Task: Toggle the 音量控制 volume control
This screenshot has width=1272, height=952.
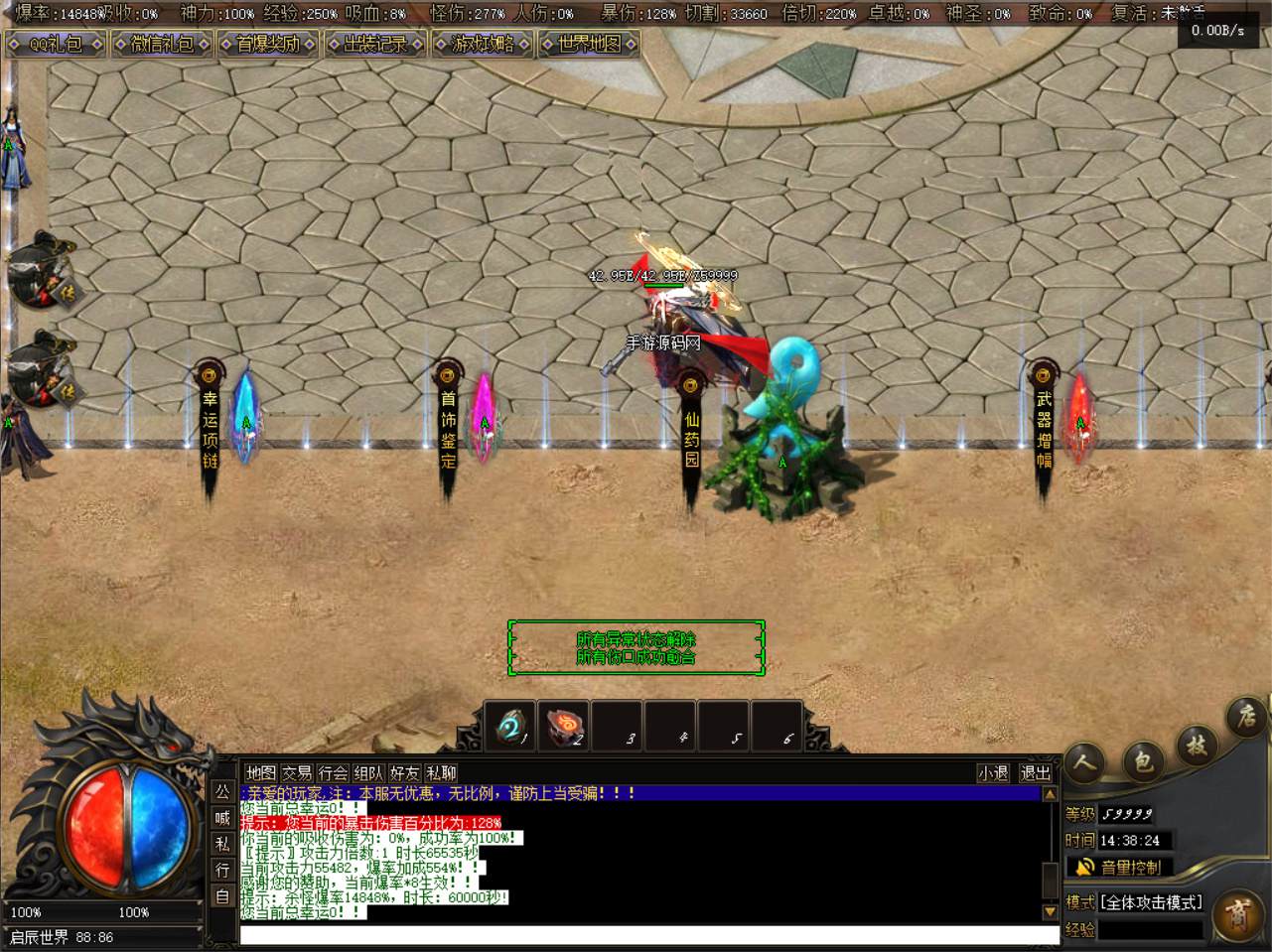Action: pos(1119,867)
